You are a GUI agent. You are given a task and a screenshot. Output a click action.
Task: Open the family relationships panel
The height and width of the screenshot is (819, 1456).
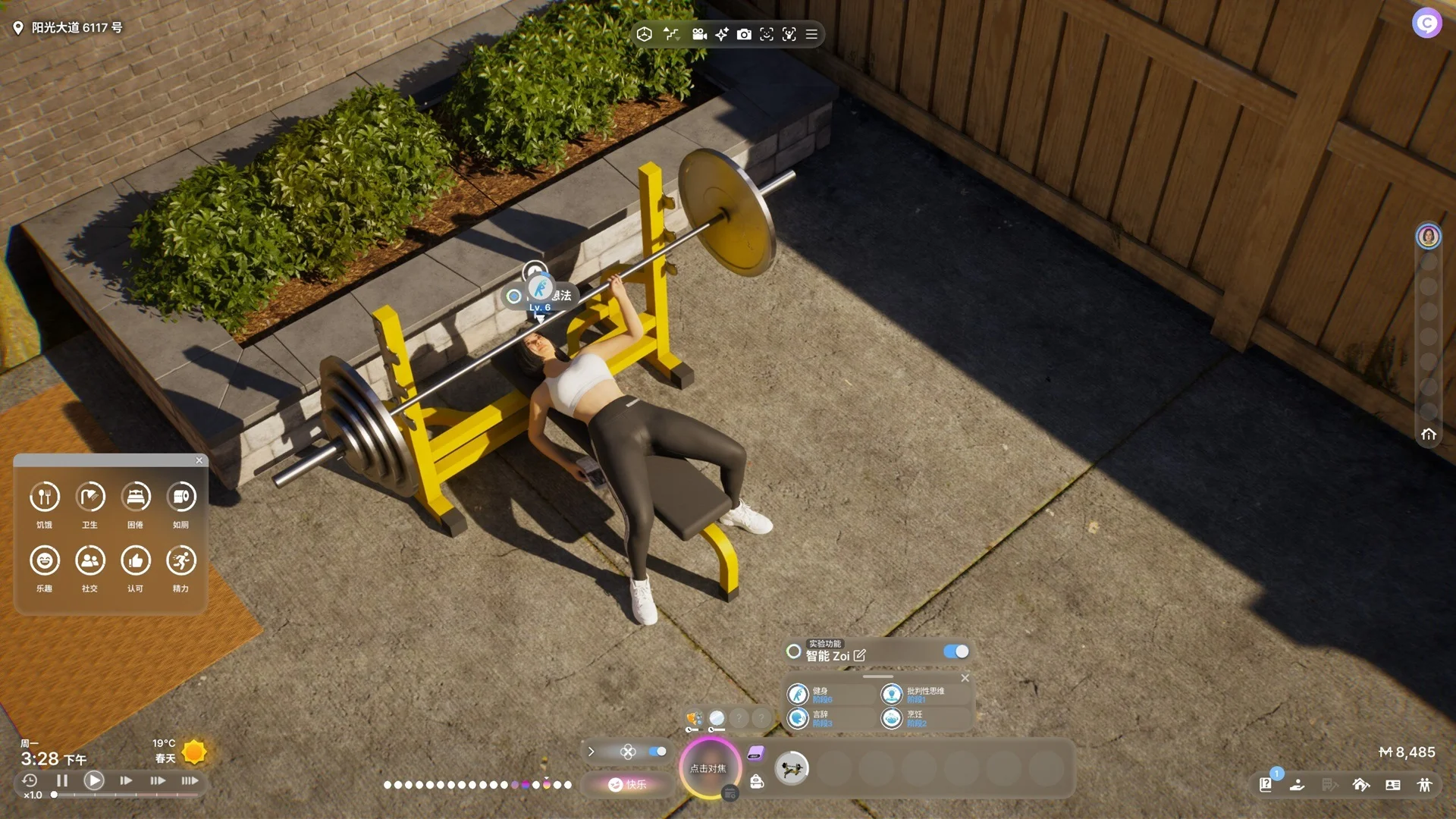(x=1425, y=785)
